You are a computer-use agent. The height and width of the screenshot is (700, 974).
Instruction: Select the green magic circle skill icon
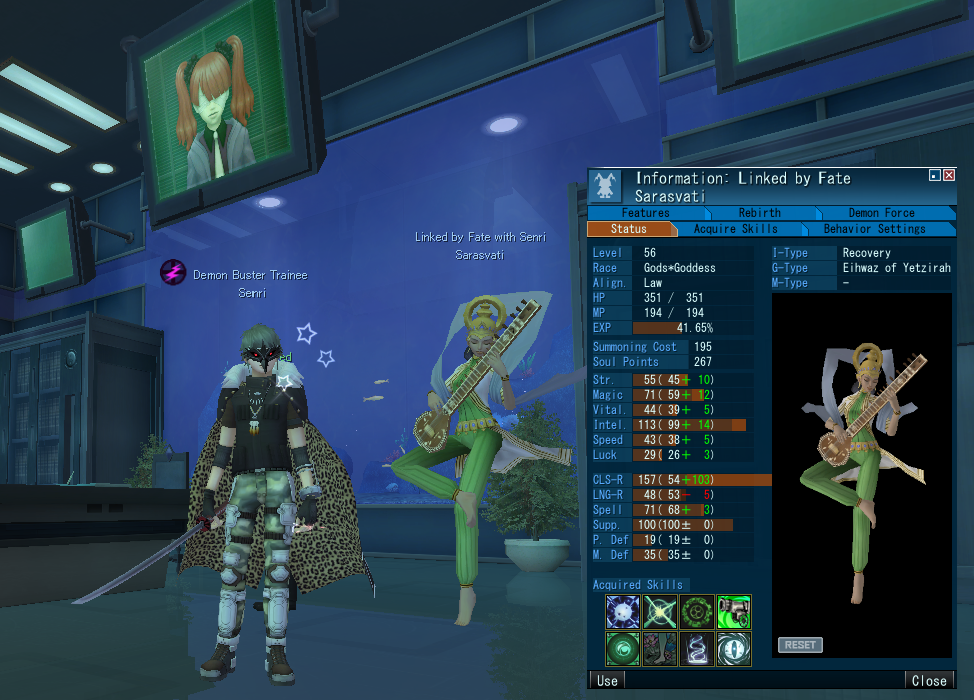point(697,612)
